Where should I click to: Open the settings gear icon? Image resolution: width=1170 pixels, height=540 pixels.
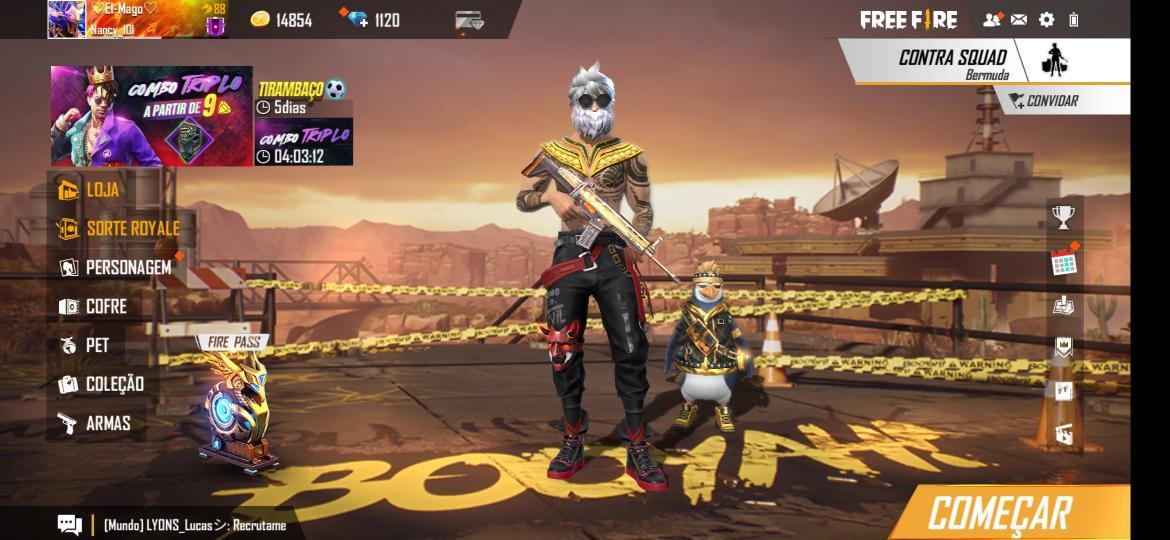pos(1047,19)
